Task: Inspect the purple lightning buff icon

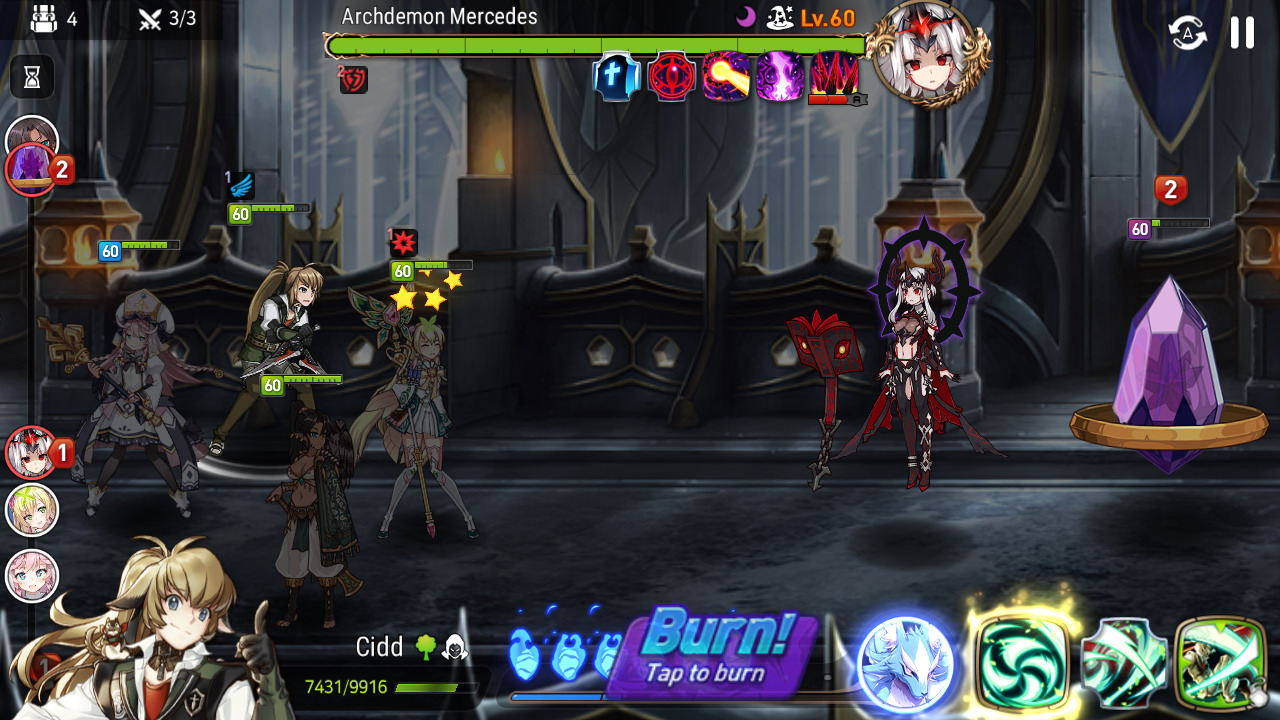Action: tap(780, 77)
